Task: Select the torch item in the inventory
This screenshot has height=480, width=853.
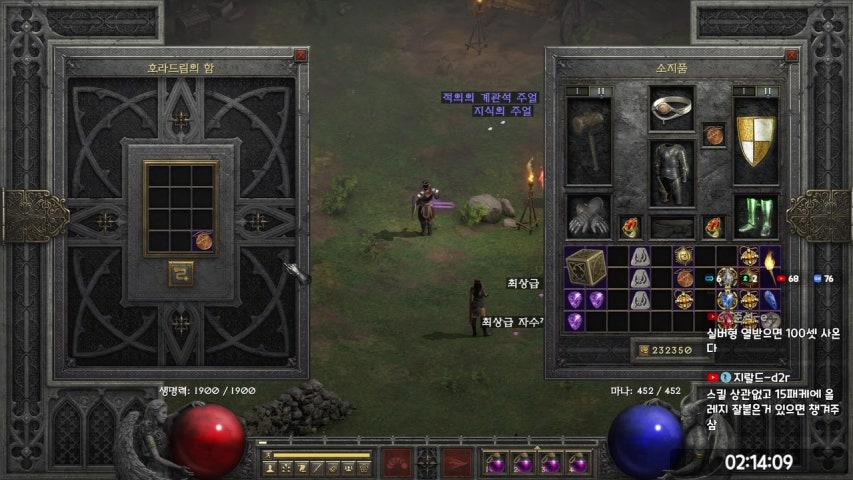Action: (771, 259)
